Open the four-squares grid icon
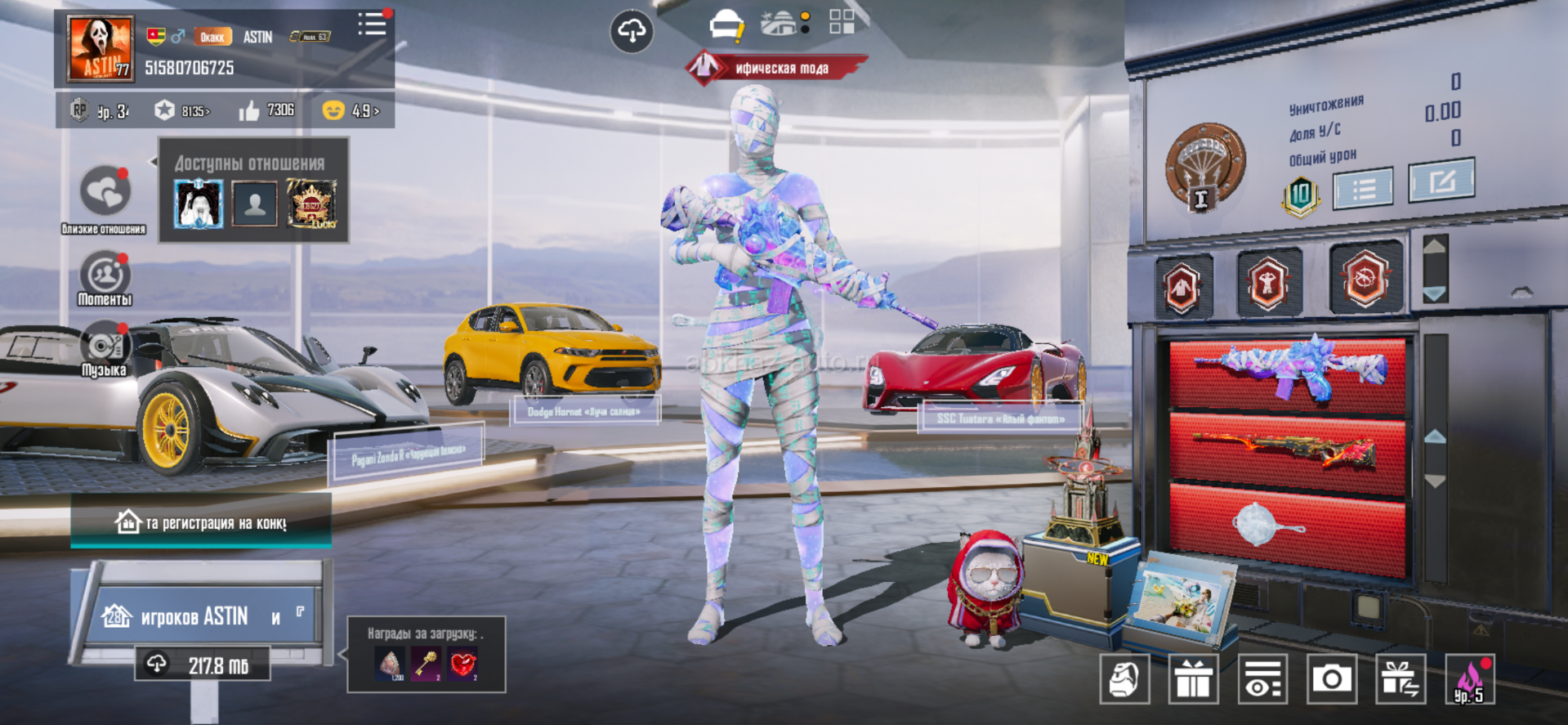Screen dimensions: 1568x725 point(842,22)
